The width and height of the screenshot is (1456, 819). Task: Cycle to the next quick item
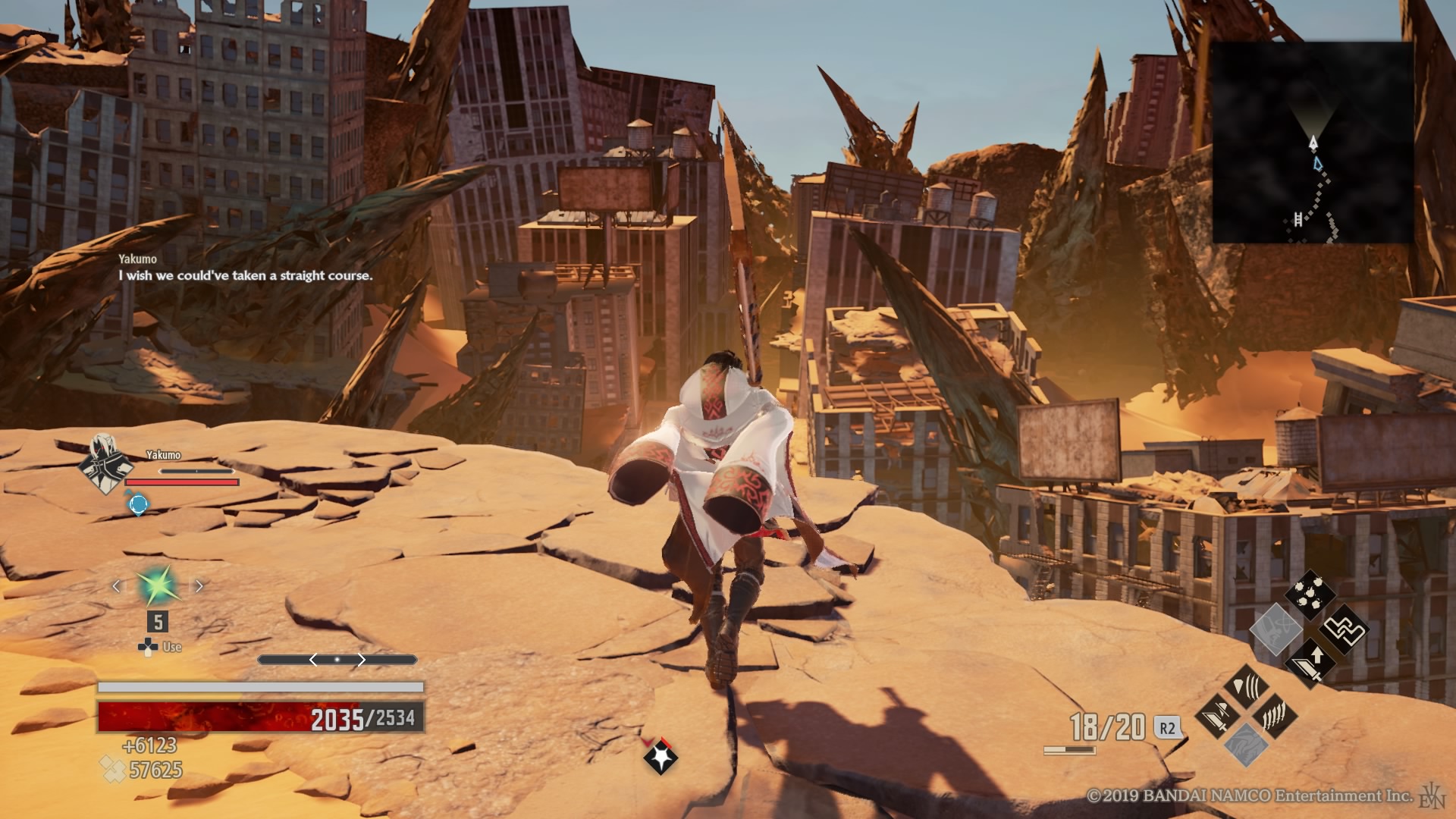pos(199,585)
